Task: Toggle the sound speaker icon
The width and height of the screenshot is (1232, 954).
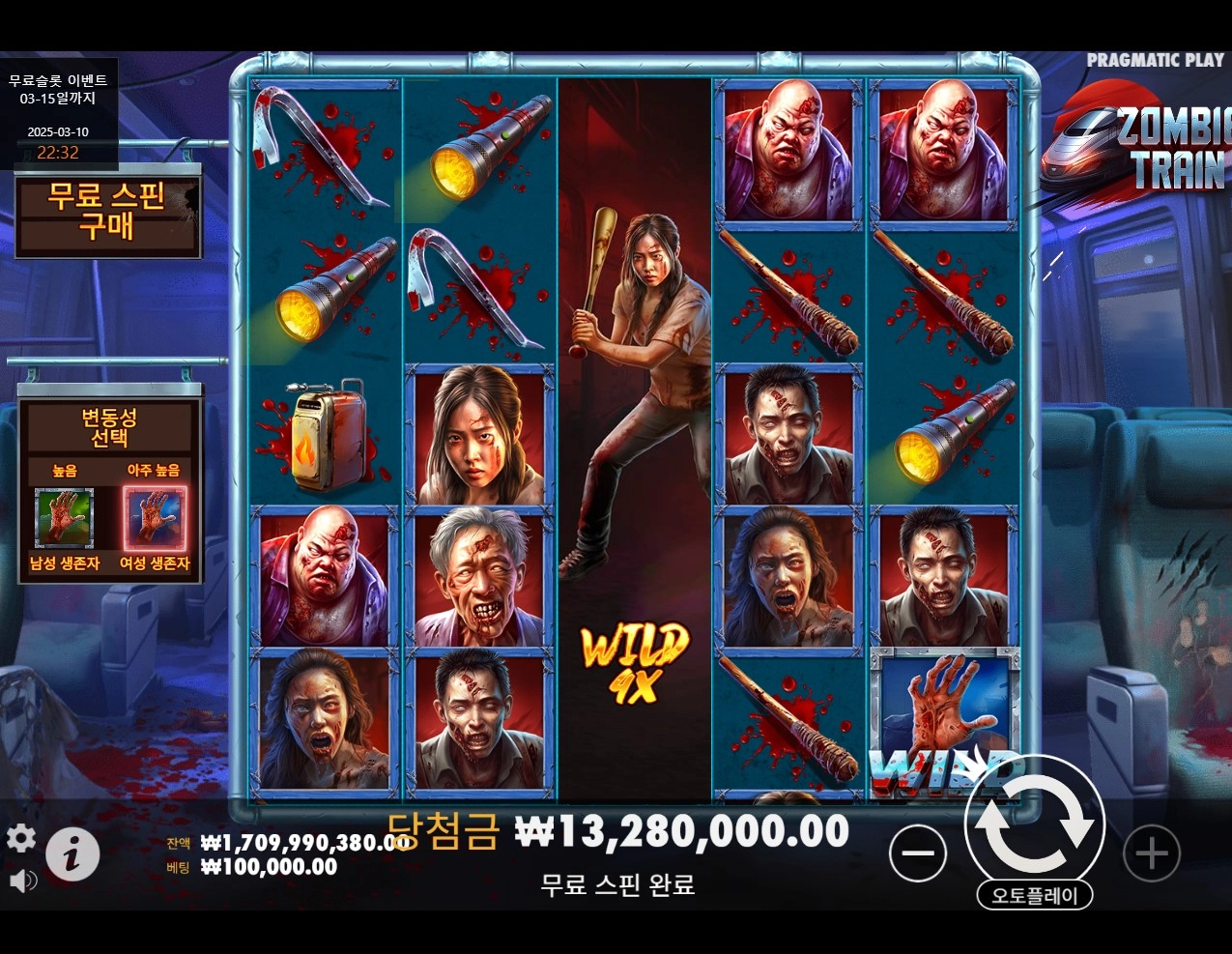Action: point(23,881)
